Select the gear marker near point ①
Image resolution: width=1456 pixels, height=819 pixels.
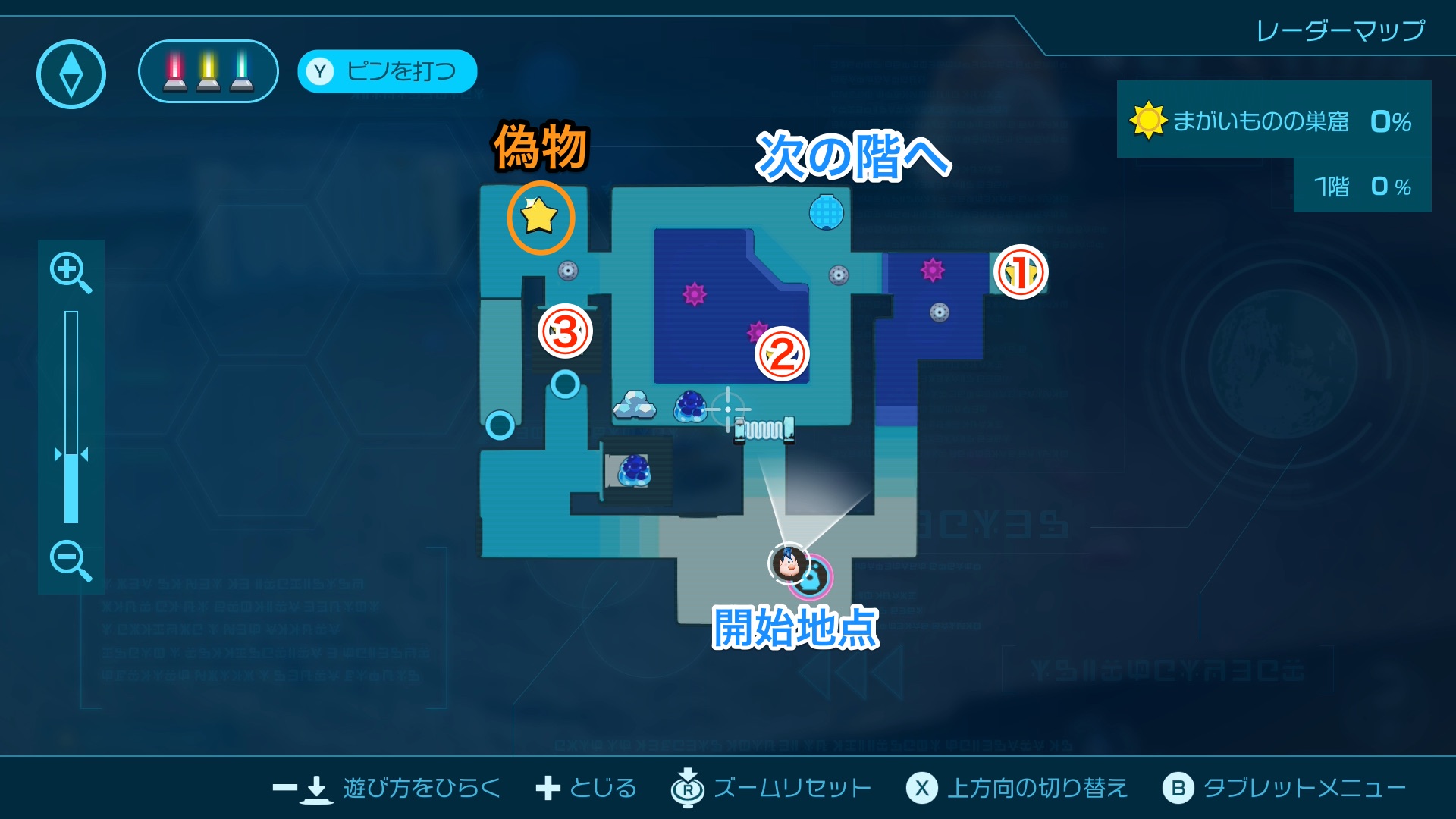(x=940, y=311)
